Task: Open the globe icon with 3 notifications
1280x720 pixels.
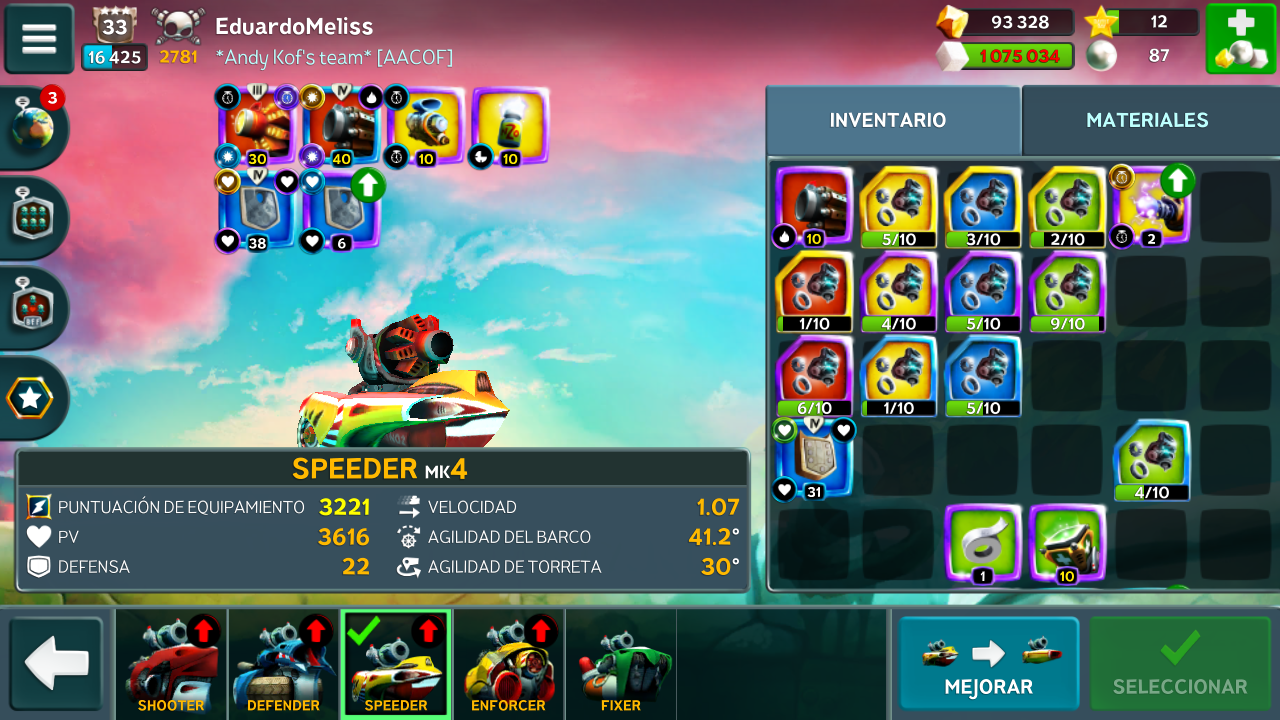Action: click(x=32, y=127)
